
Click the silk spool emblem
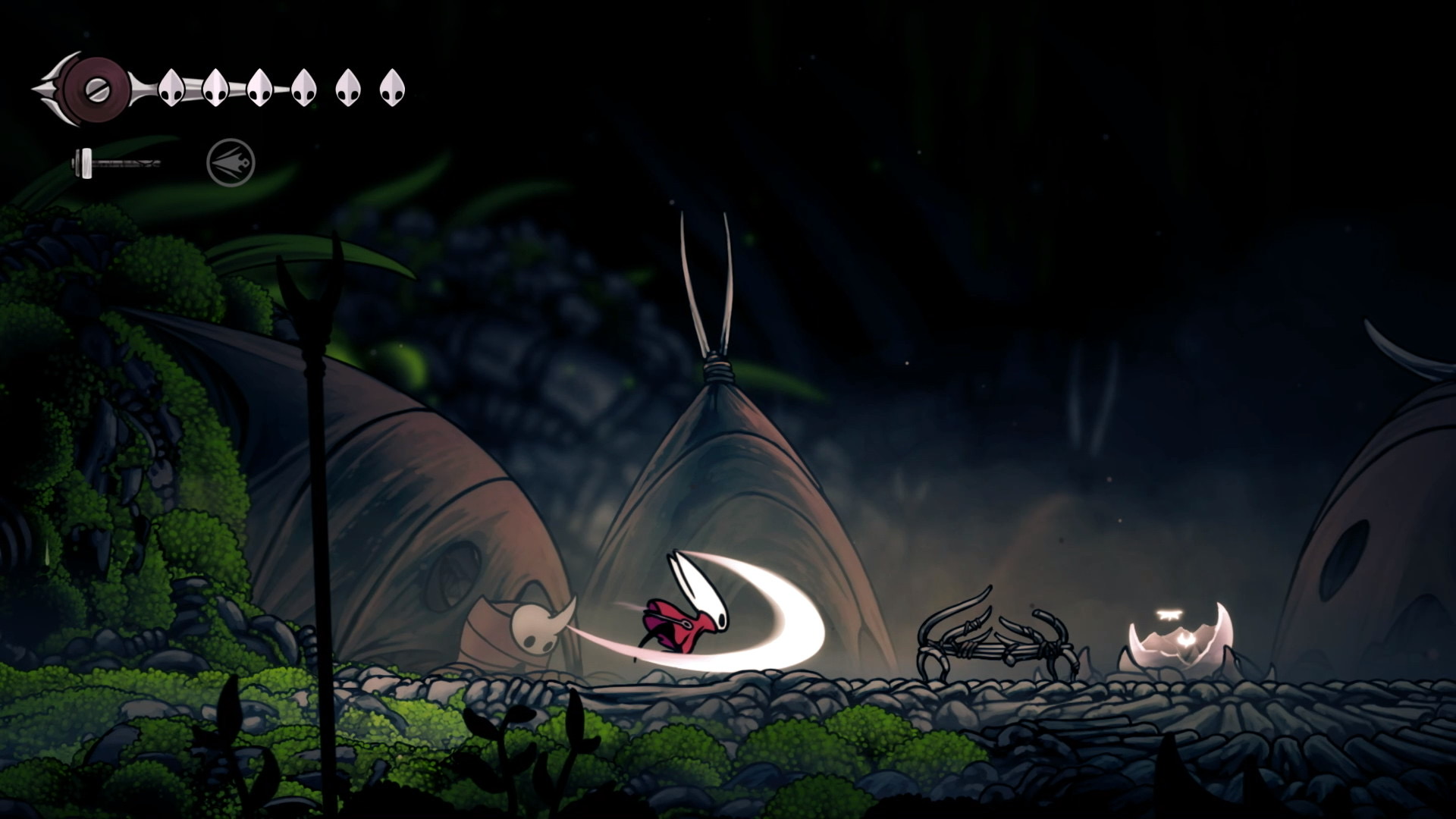point(96,89)
